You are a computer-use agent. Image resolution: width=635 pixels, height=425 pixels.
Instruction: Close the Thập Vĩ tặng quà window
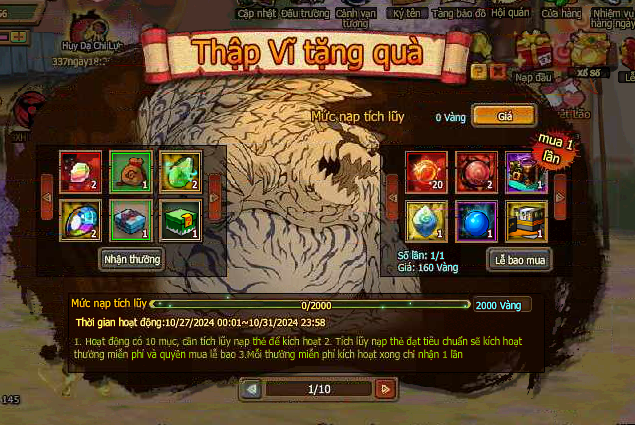coord(497,71)
